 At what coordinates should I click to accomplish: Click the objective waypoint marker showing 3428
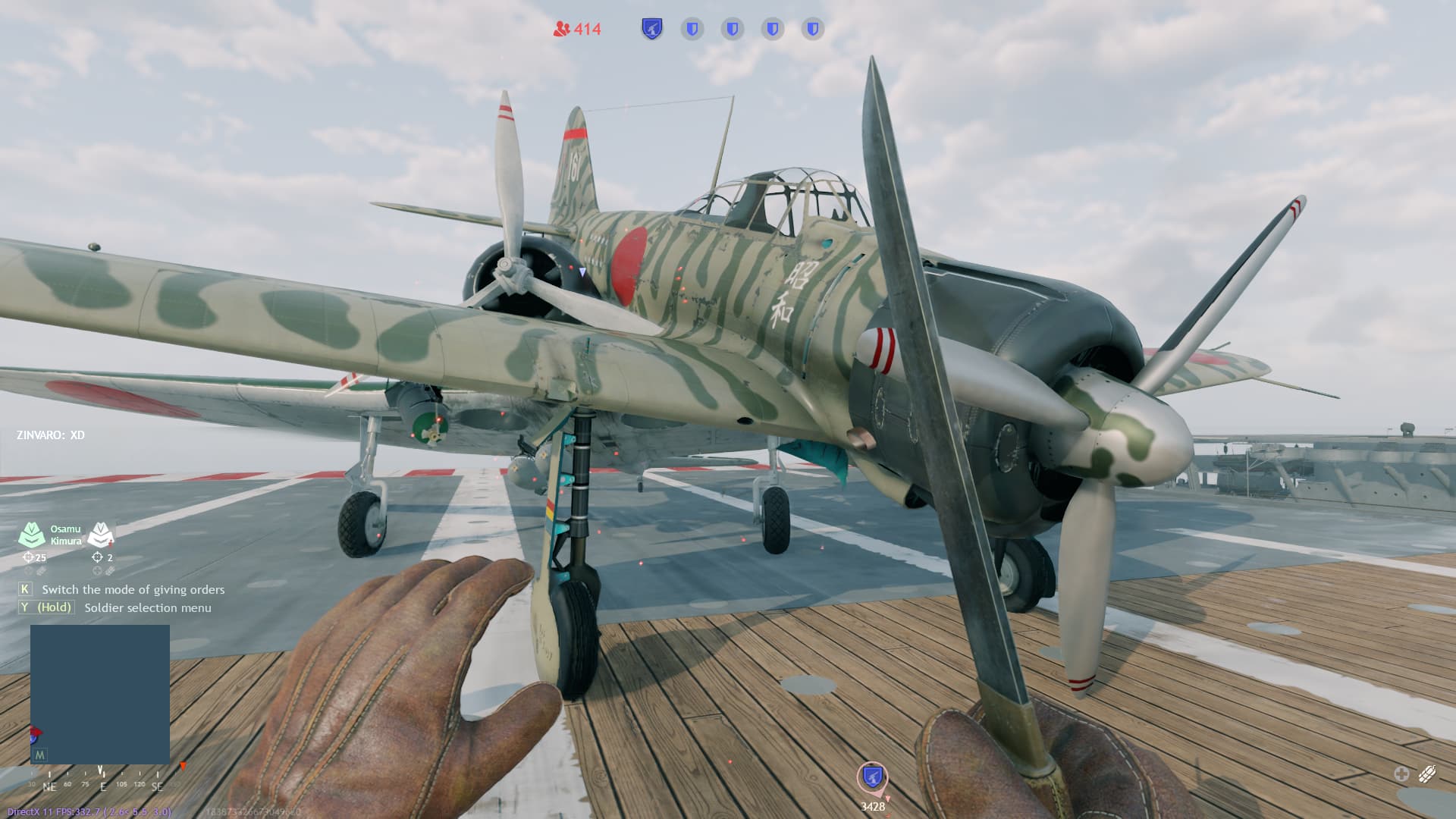[872, 777]
